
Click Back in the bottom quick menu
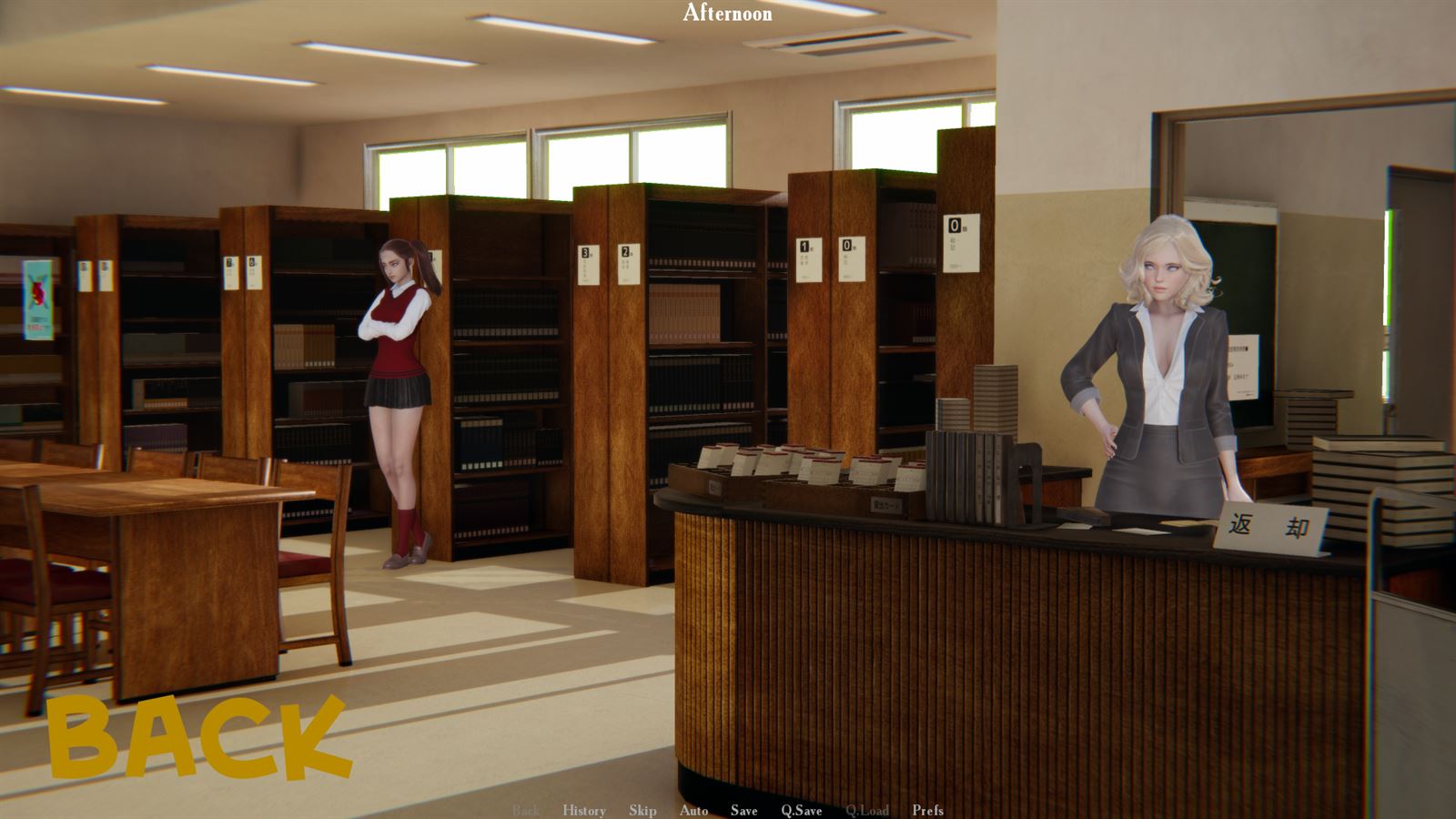(525, 810)
